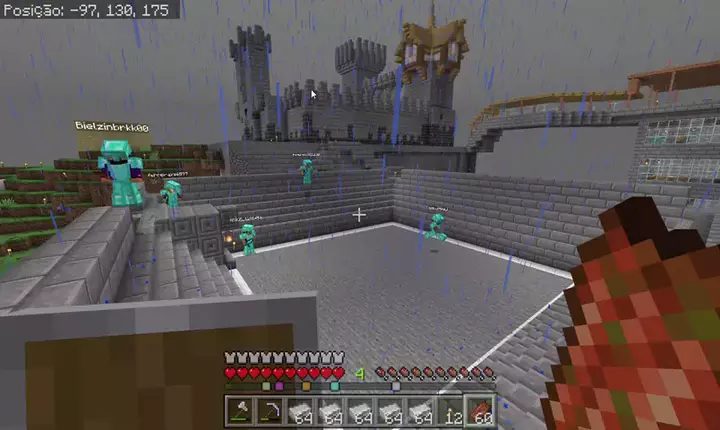Choose the hotbar stack of 12
This screenshot has height=430, width=720.
click(x=452, y=411)
